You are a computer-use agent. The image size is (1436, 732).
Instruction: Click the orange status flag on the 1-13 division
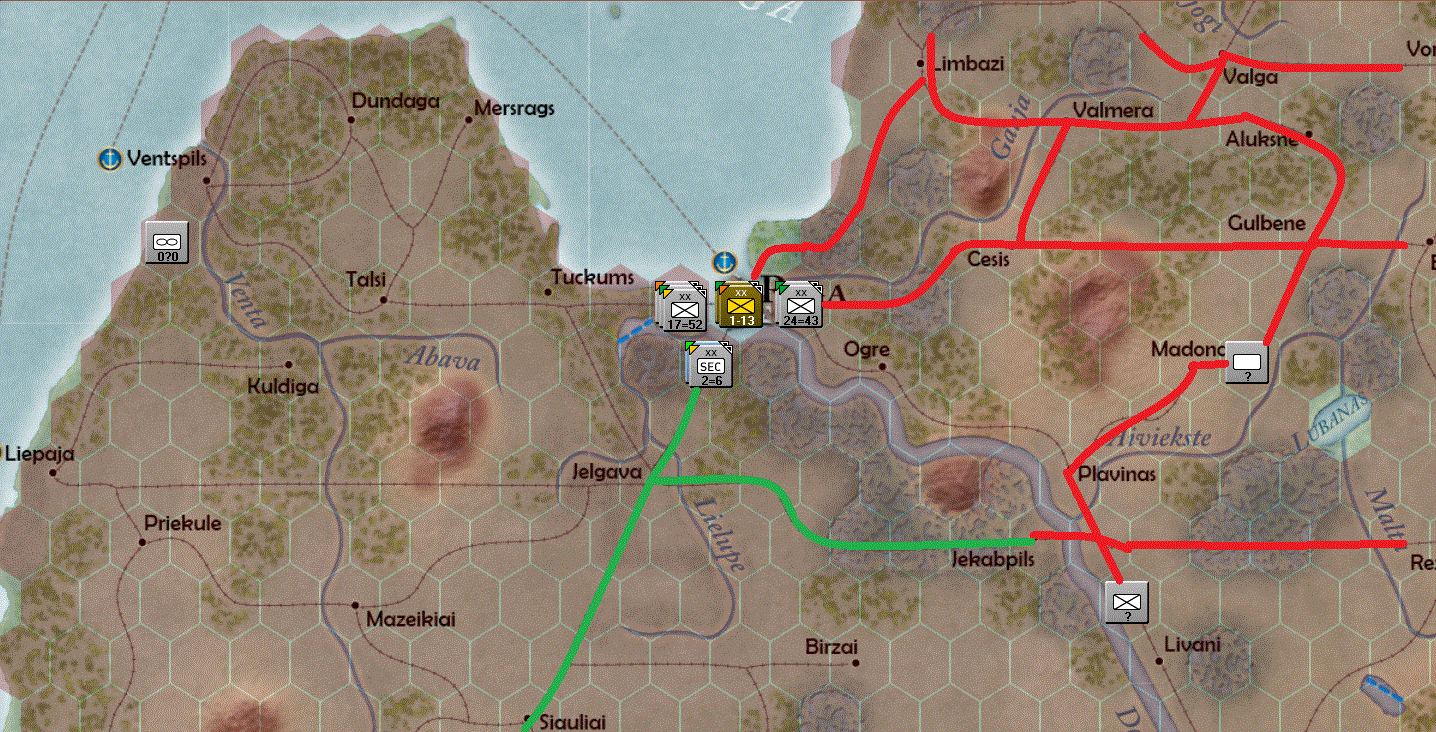pyautogui.click(x=723, y=288)
